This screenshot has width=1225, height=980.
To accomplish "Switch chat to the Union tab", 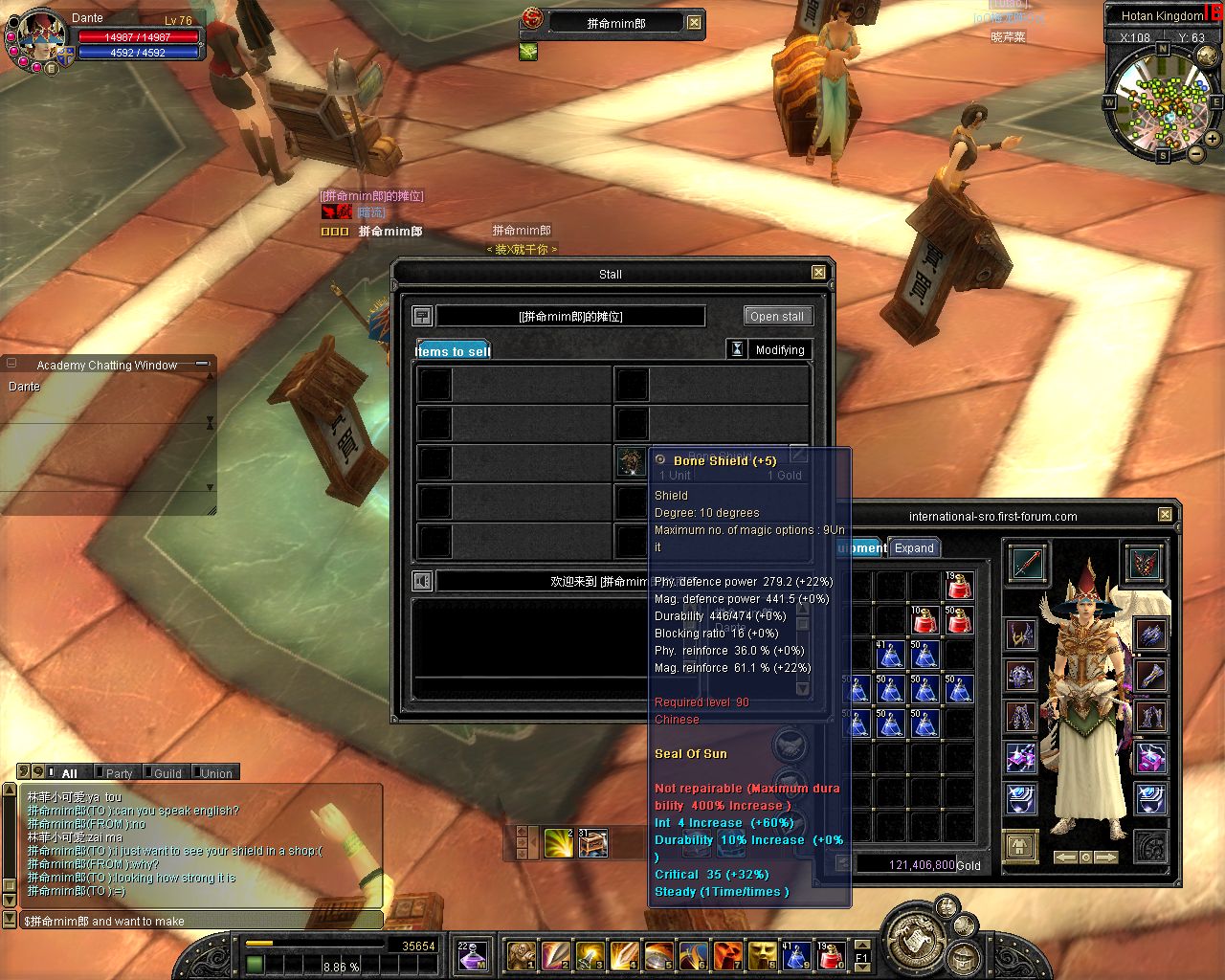I will pyautogui.click(x=215, y=773).
